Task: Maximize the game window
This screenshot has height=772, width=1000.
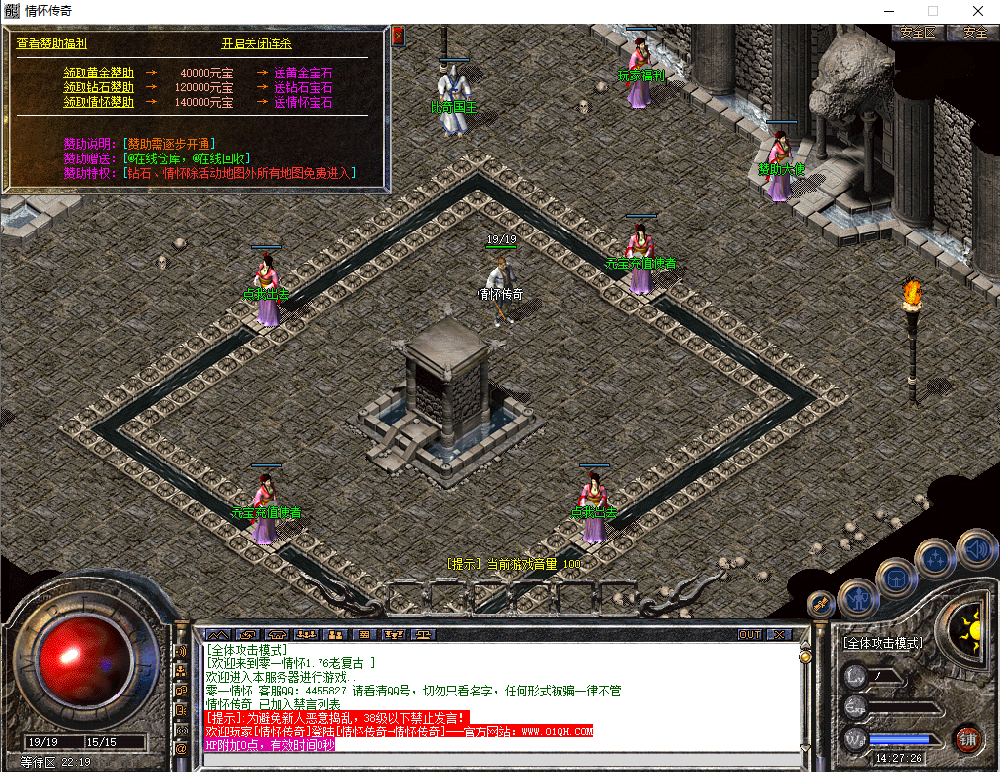Action: tap(933, 10)
